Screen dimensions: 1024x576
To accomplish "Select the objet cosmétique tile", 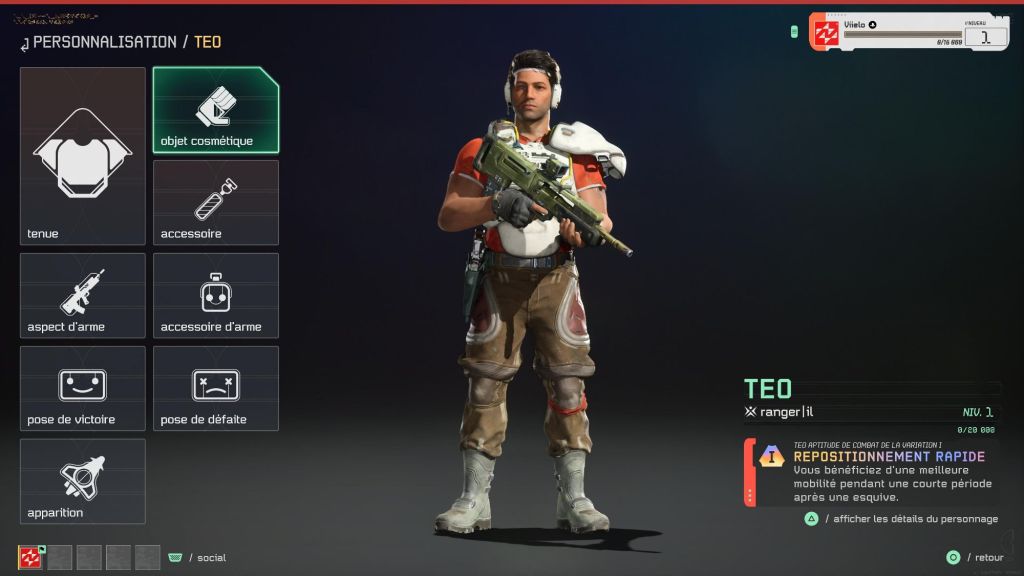I will [x=216, y=110].
